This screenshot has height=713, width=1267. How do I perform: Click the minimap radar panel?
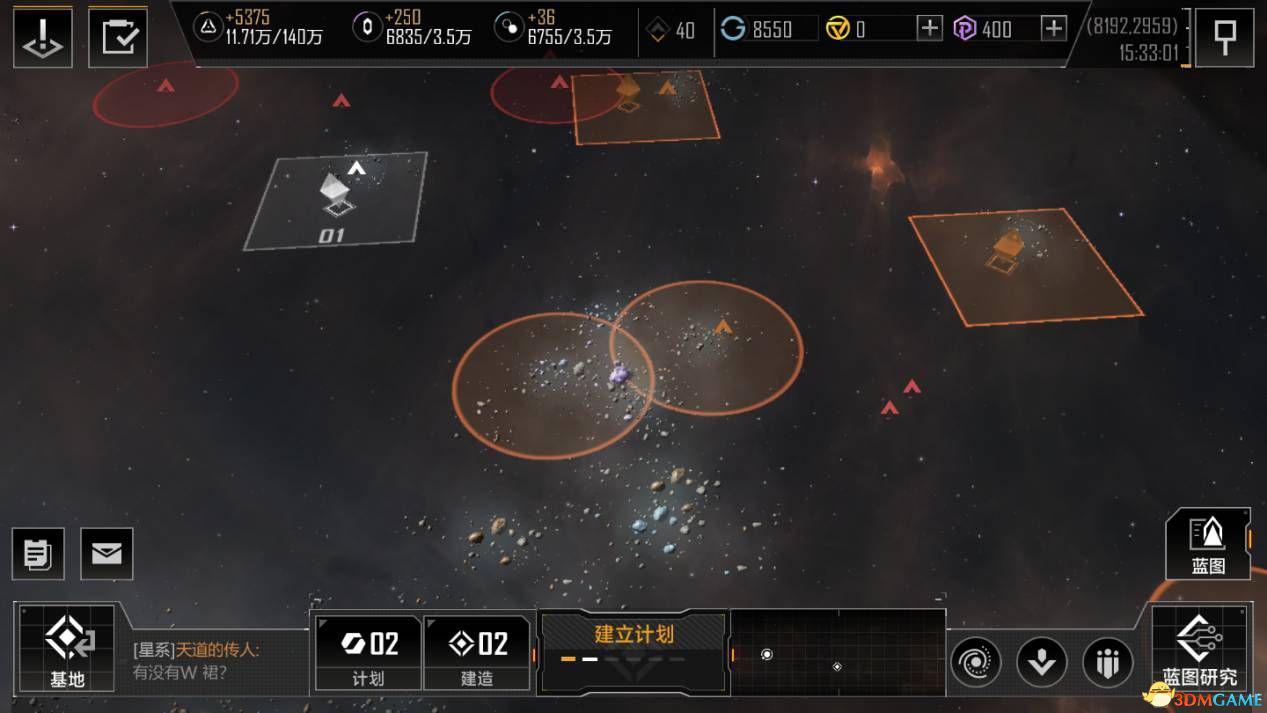pos(838,654)
